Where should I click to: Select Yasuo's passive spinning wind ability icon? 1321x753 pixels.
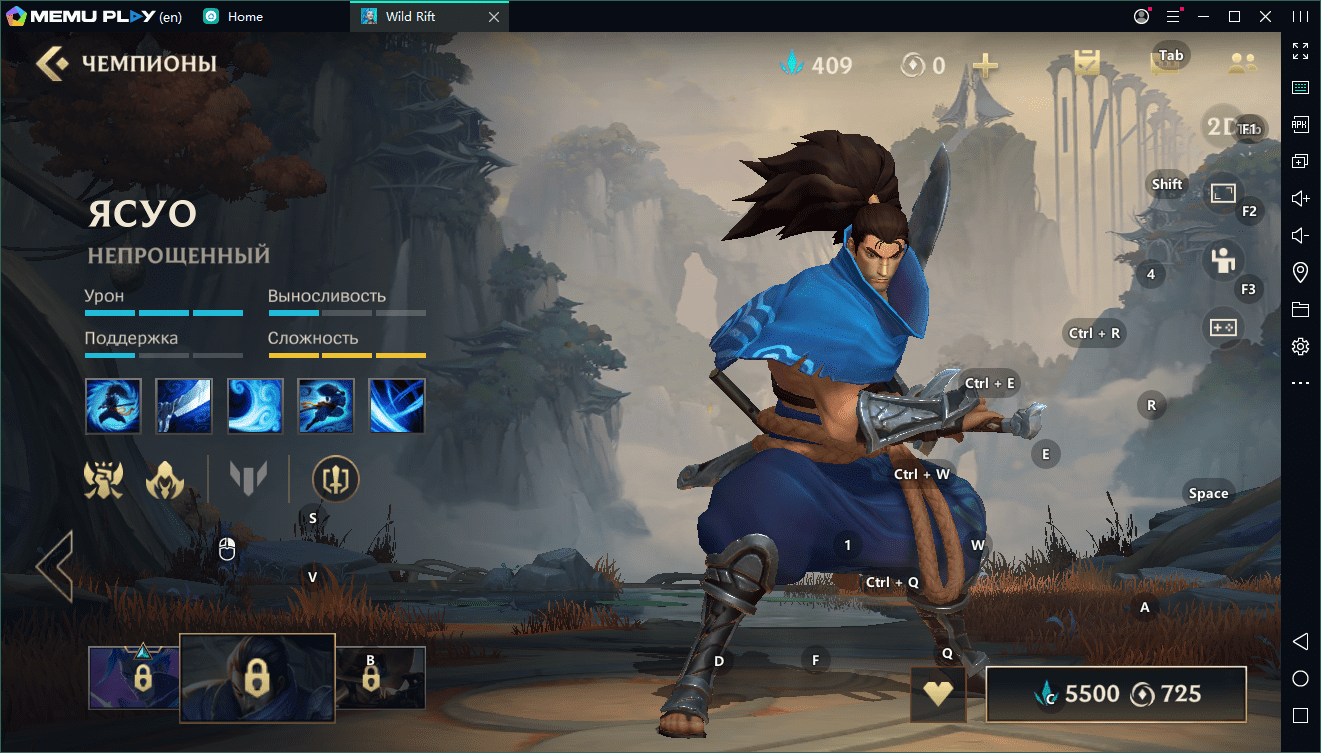click(x=113, y=405)
